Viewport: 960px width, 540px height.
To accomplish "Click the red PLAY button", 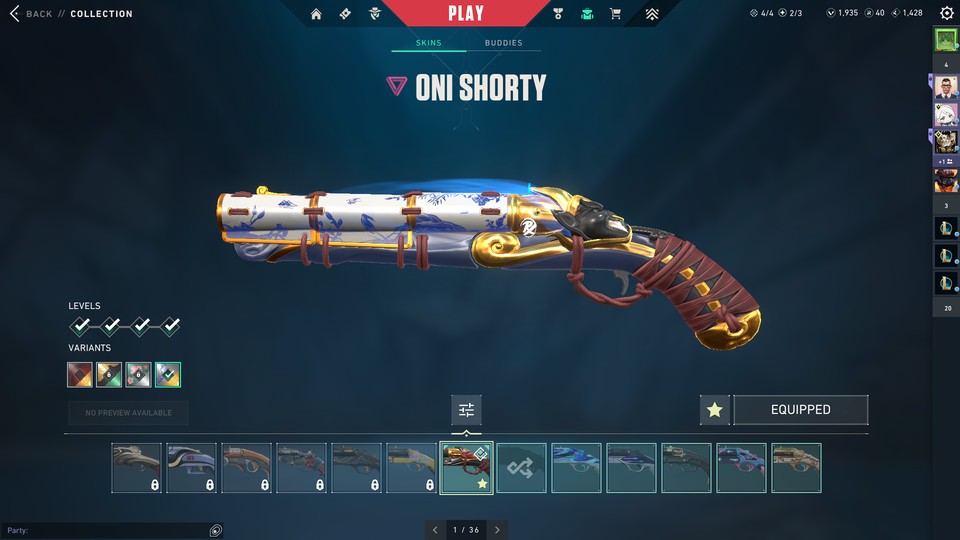I will [466, 13].
